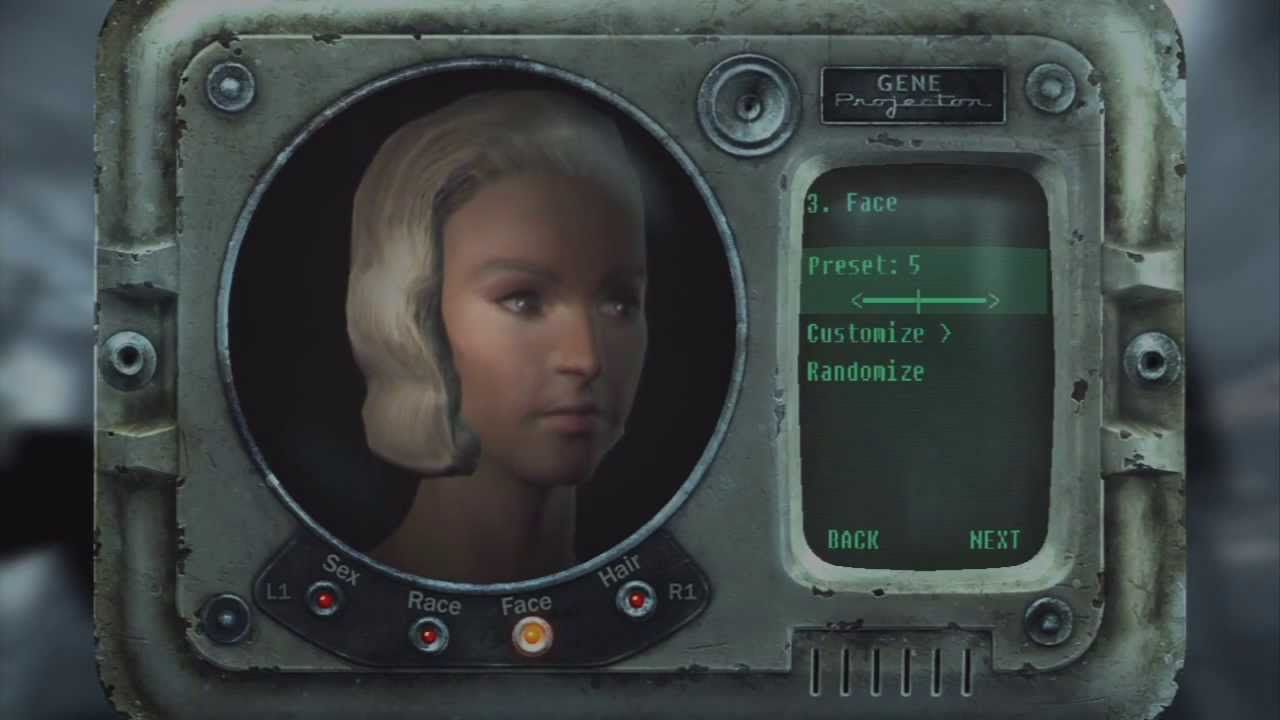Click the 3. Face section heading
The width and height of the screenshot is (1280, 720).
(851, 203)
